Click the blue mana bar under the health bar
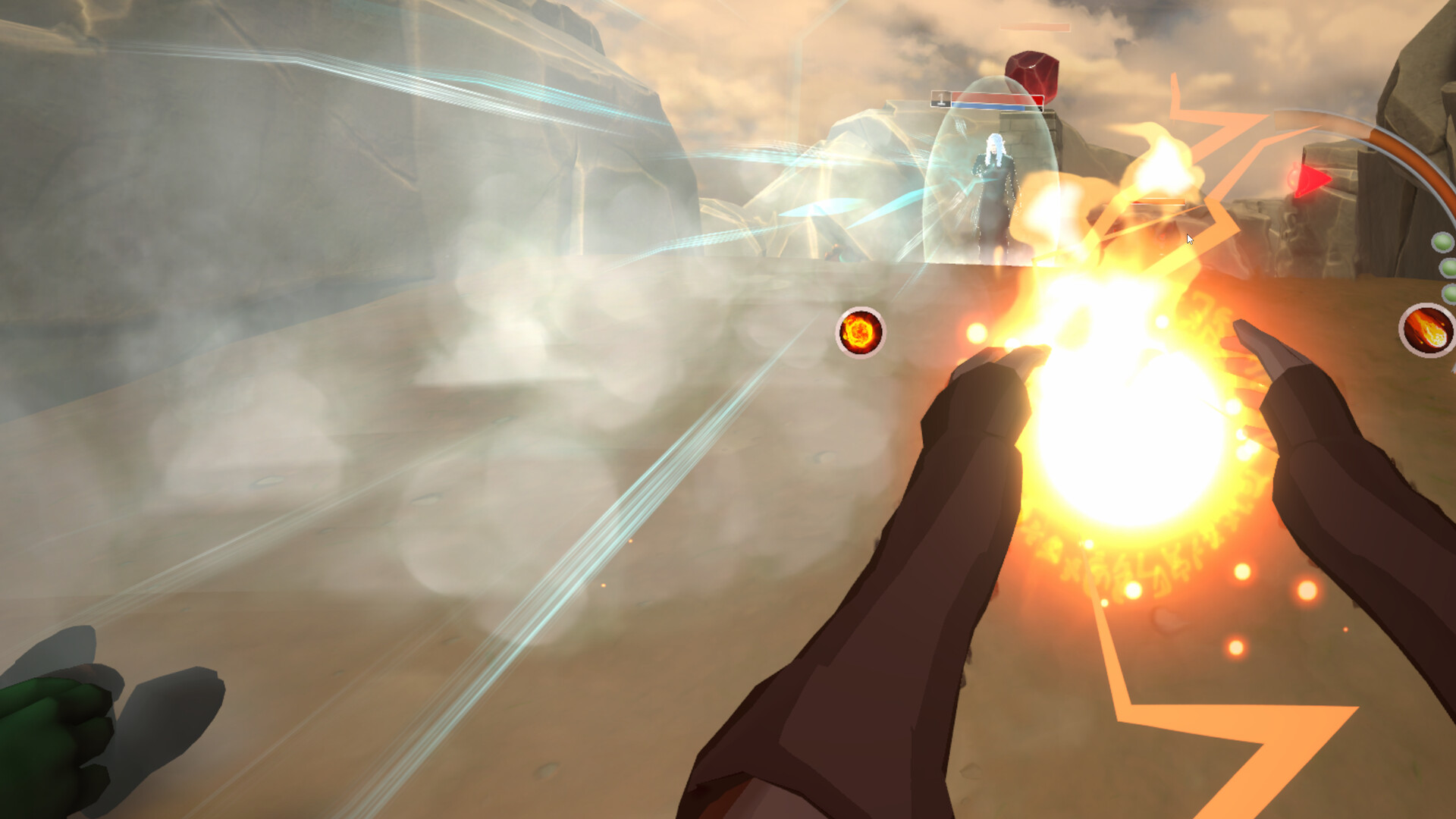The image size is (1456, 819). pyautogui.click(x=986, y=106)
